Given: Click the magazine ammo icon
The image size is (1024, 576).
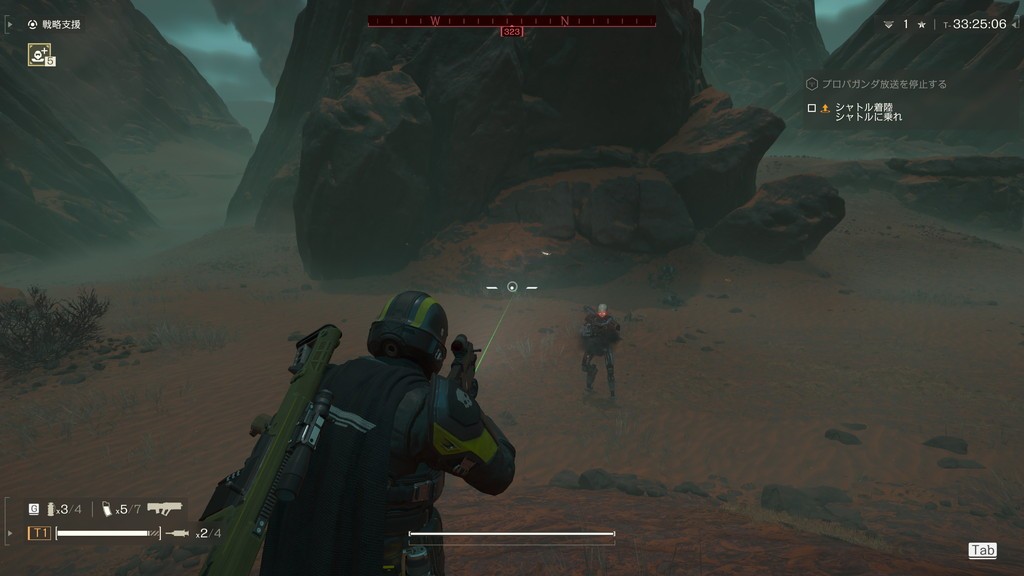Looking at the screenshot, I should (x=107, y=509).
